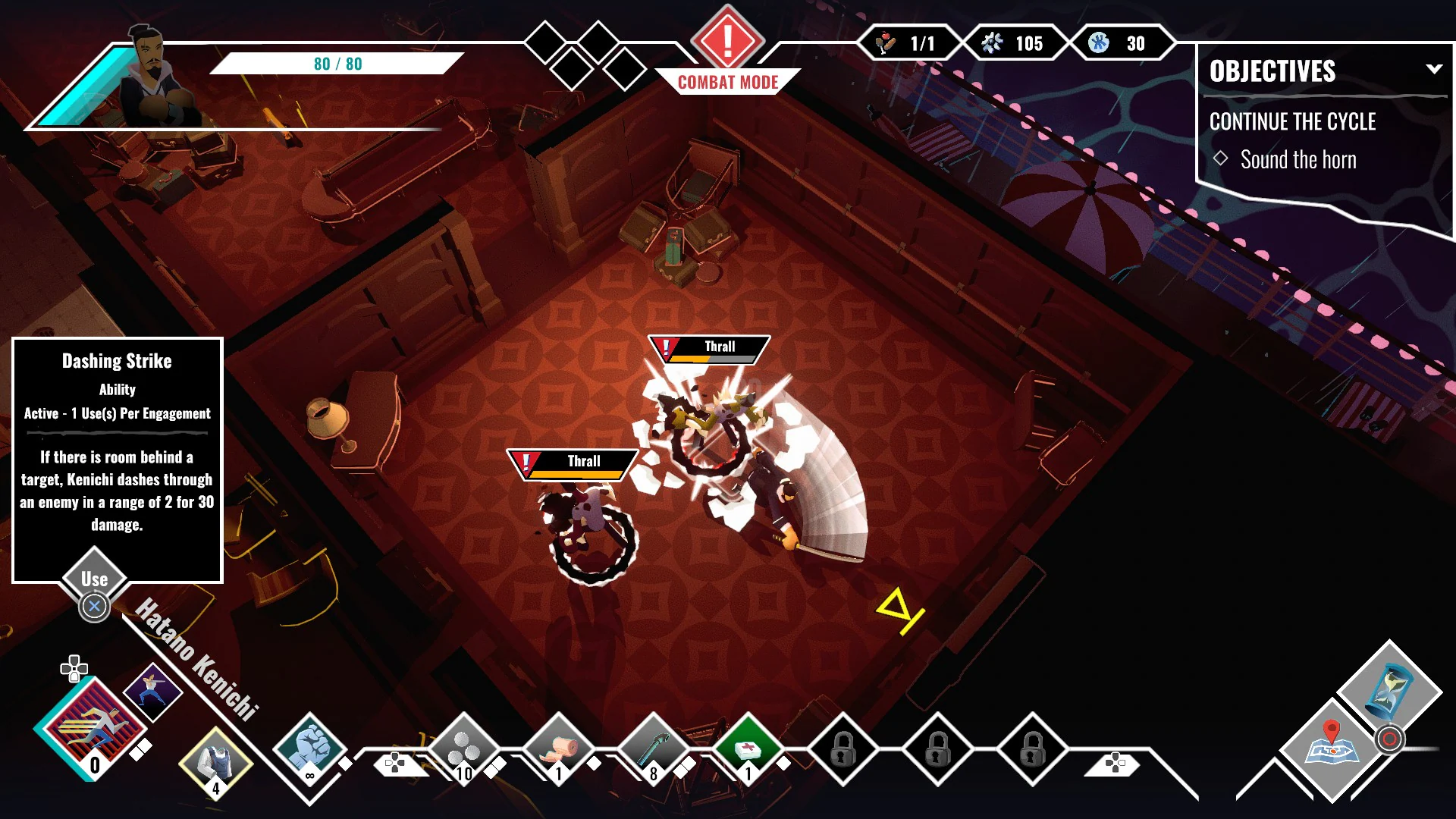
Task: Select the 'Sound the horn' objective
Action: point(1298,160)
